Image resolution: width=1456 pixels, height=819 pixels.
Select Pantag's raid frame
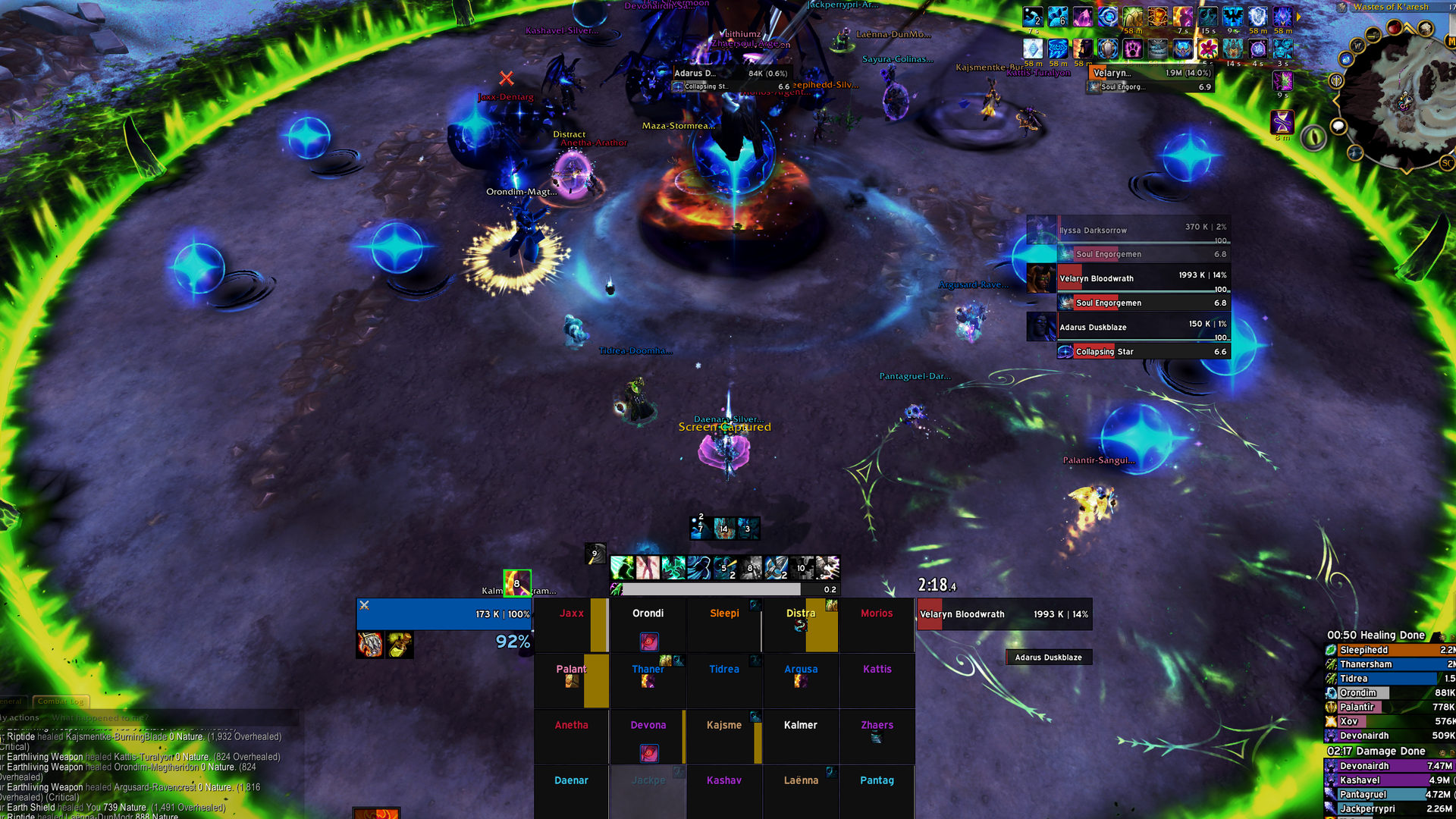(877, 791)
